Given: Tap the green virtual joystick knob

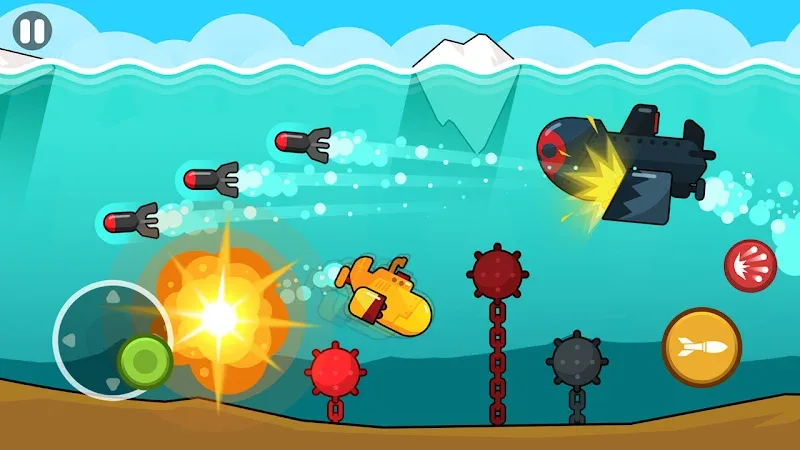Looking at the screenshot, I should (145, 360).
